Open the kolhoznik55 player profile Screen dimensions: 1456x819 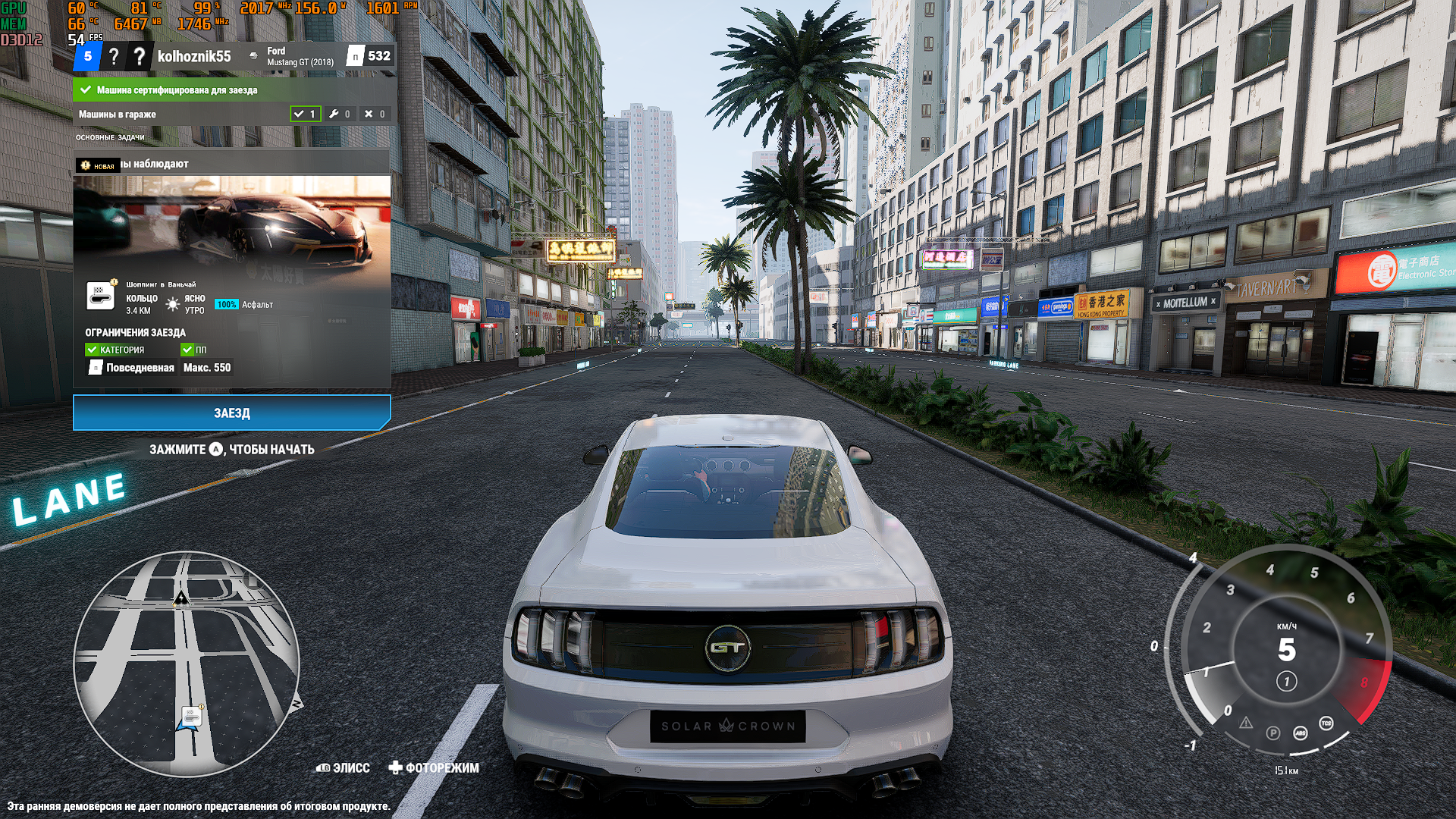(193, 56)
